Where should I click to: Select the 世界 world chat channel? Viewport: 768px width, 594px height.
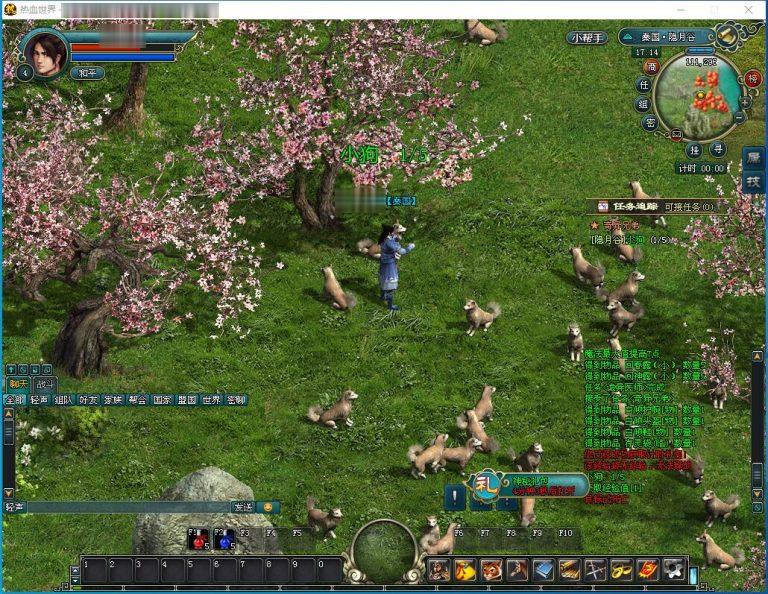[211, 400]
